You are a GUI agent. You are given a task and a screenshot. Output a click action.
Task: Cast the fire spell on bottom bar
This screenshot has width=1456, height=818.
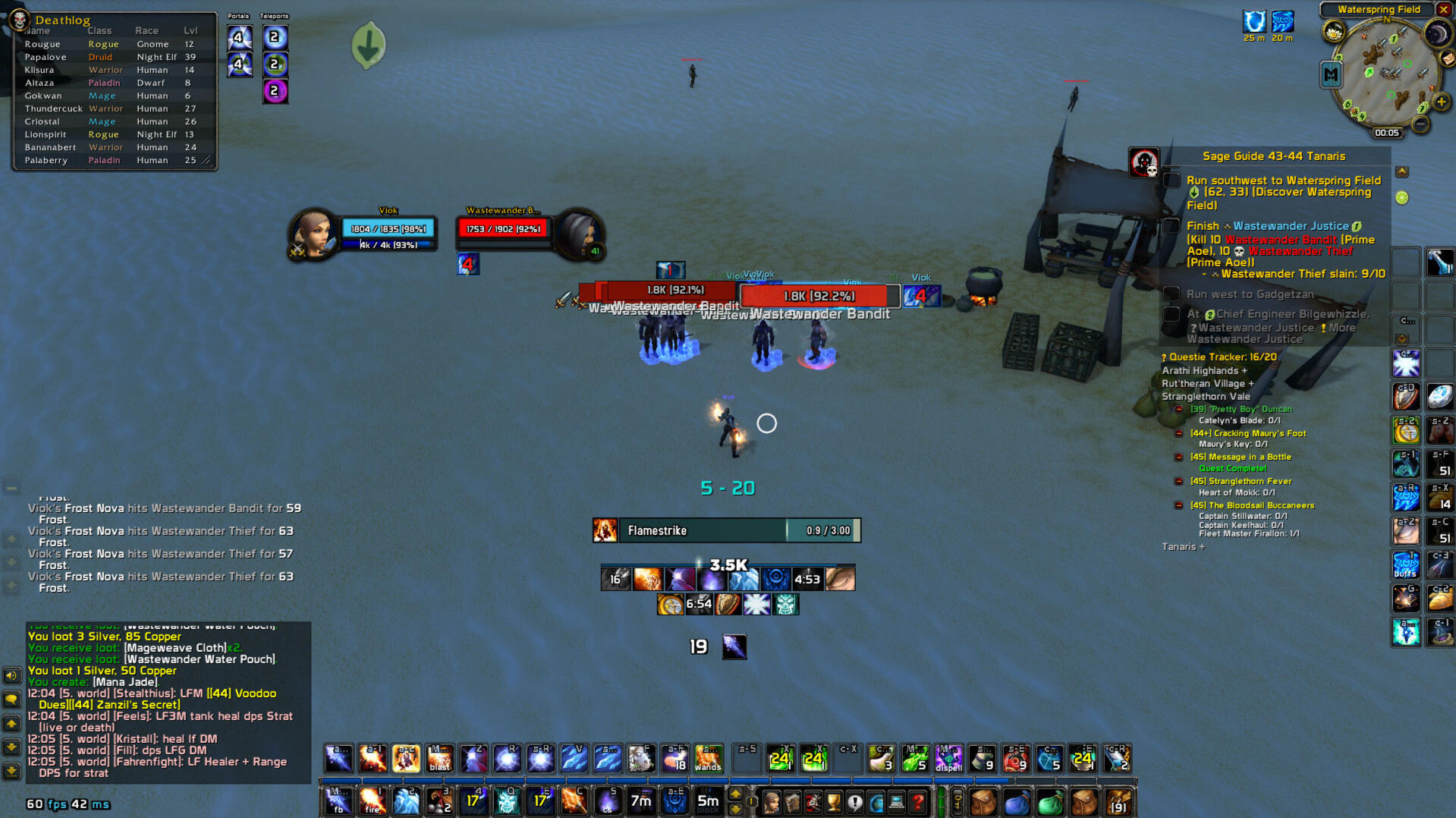pos(372,801)
